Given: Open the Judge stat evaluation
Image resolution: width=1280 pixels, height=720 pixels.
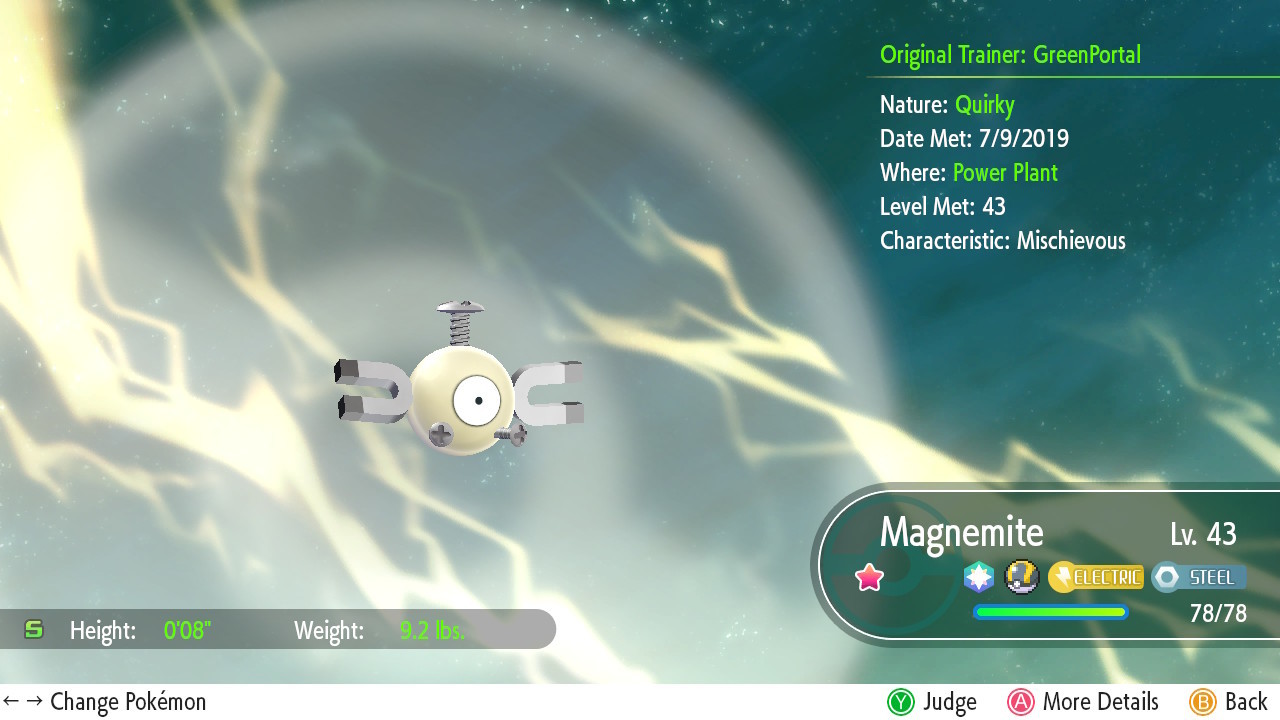Looking at the screenshot, I should [931, 702].
